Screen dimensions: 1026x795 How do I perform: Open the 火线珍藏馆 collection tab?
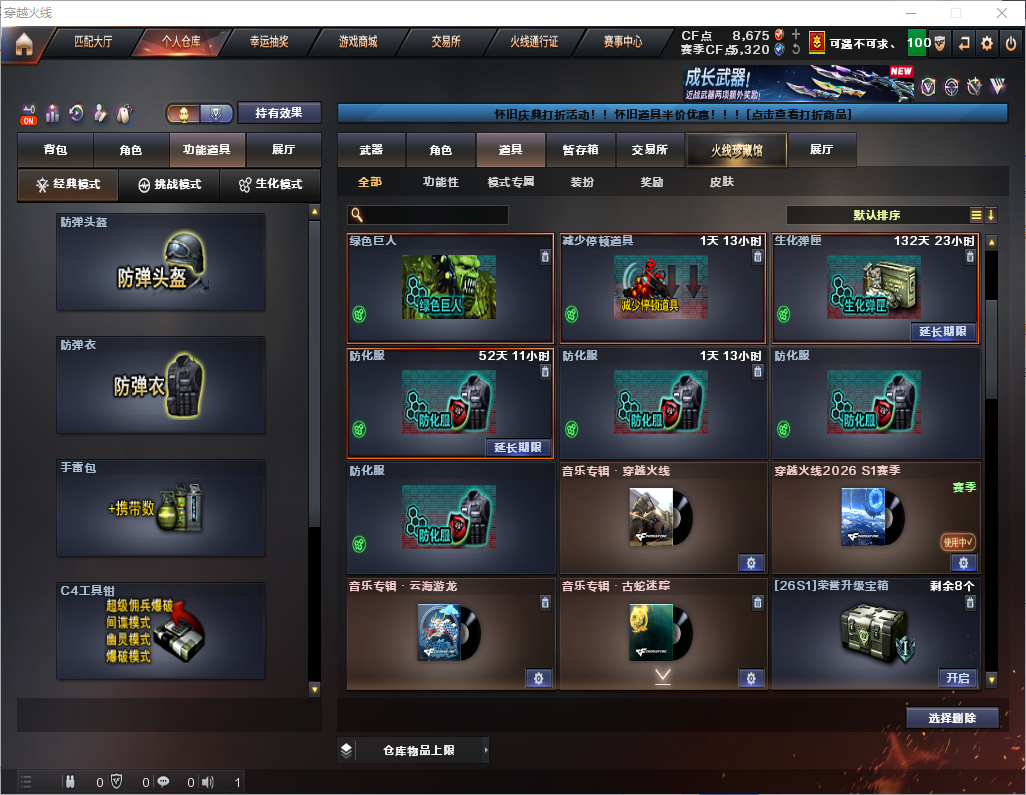tap(736, 150)
